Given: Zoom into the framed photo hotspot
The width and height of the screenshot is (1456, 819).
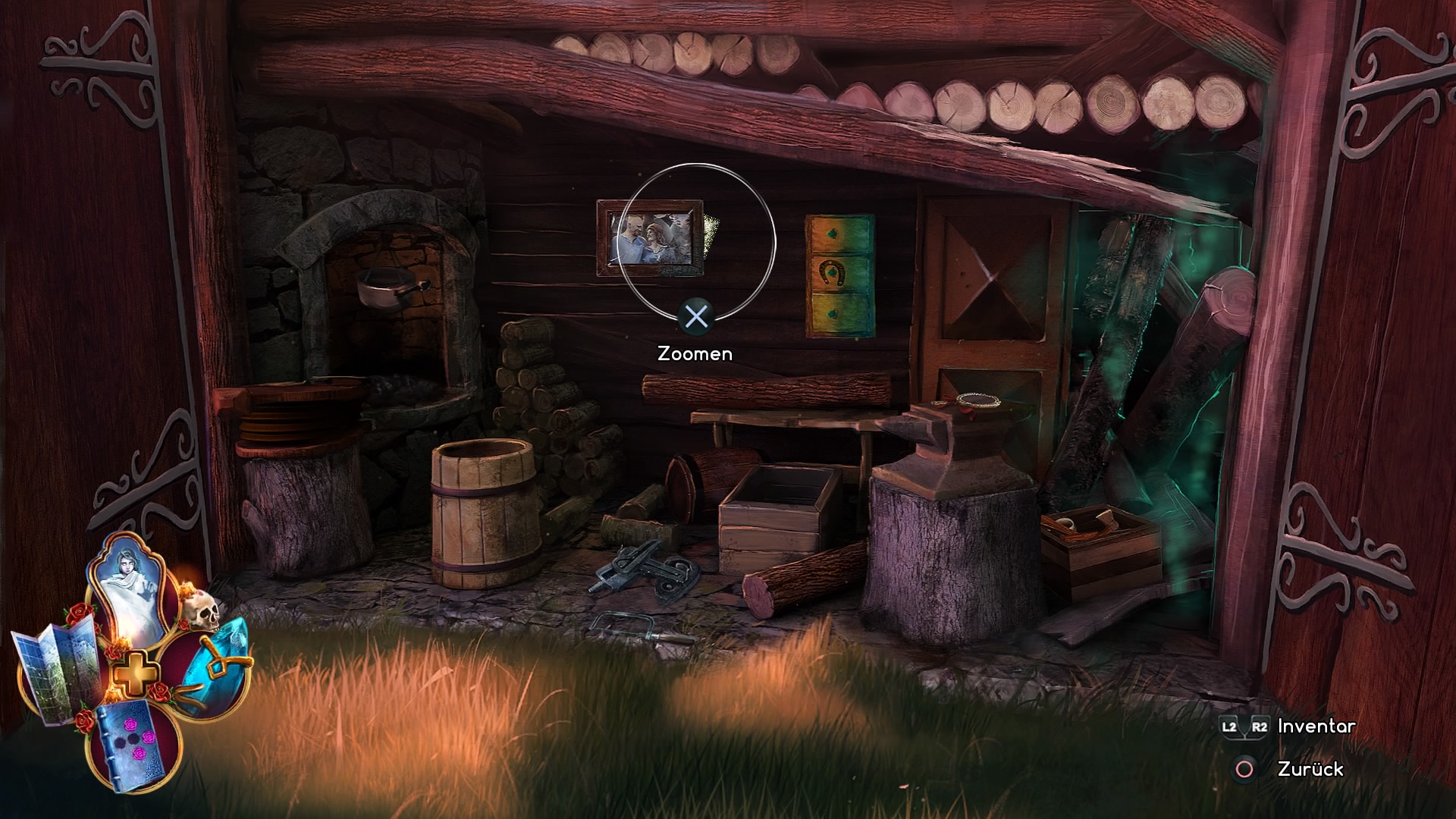Looking at the screenshot, I should [651, 238].
